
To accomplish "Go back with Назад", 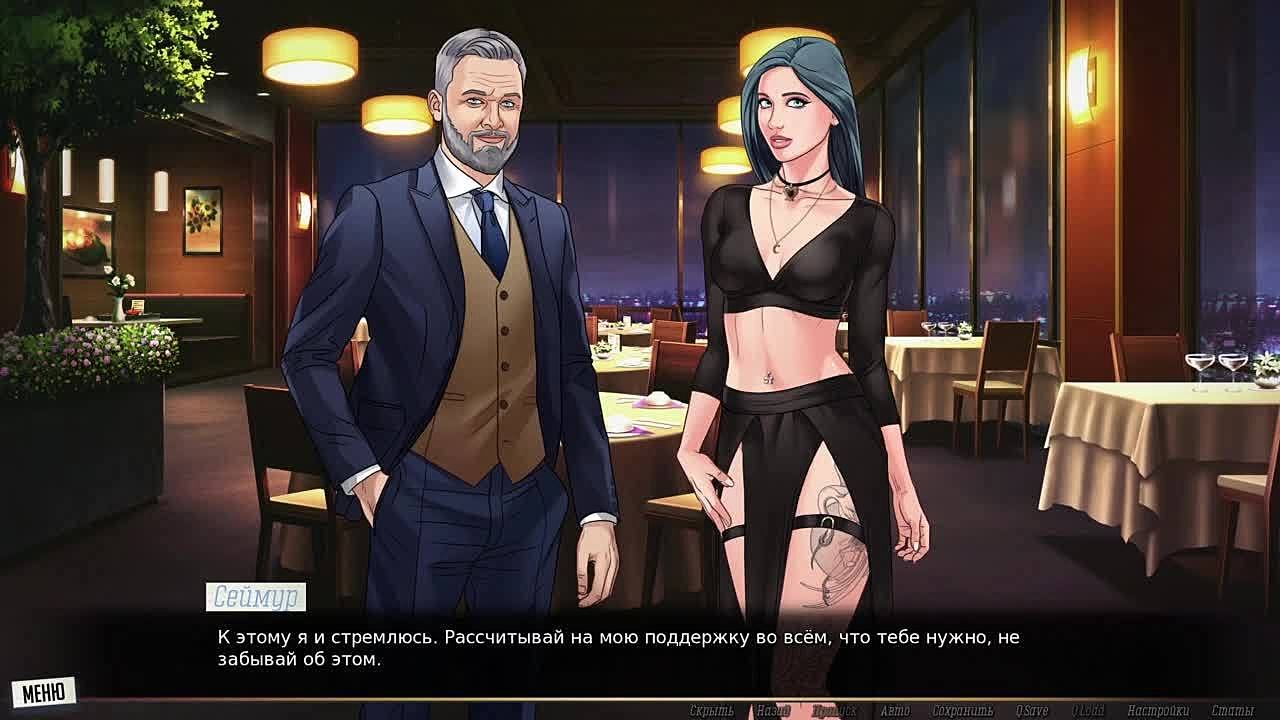I will (772, 711).
